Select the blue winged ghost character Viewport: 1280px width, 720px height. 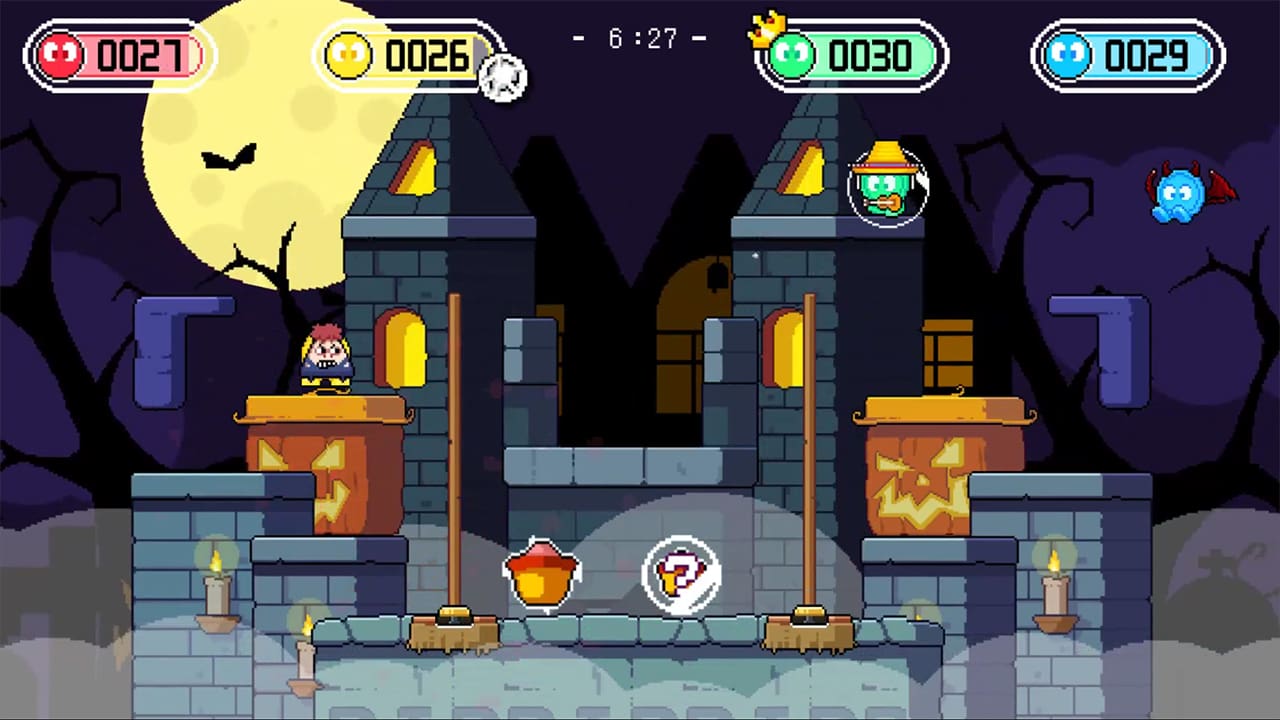coord(1180,195)
